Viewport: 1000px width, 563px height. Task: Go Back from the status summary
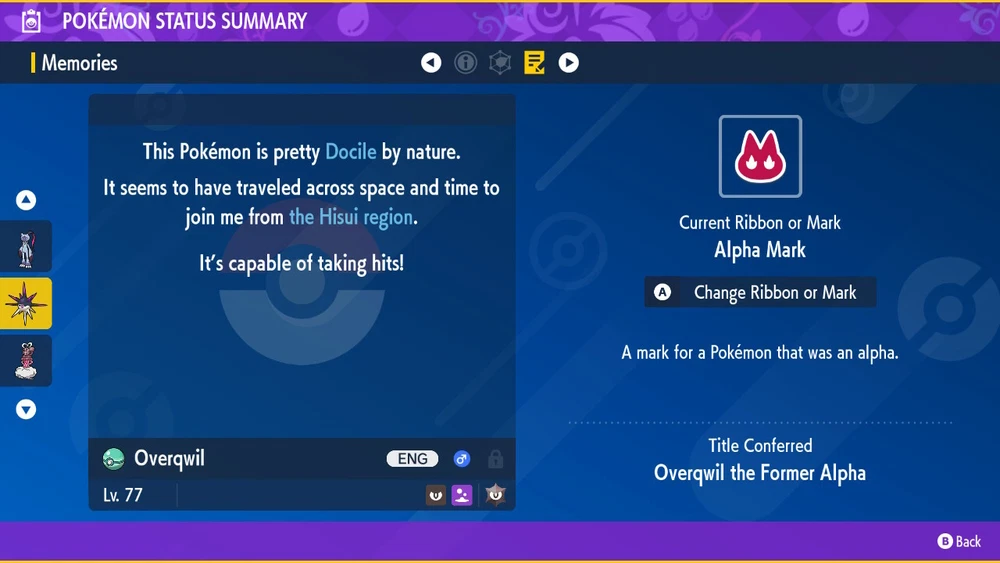click(959, 541)
